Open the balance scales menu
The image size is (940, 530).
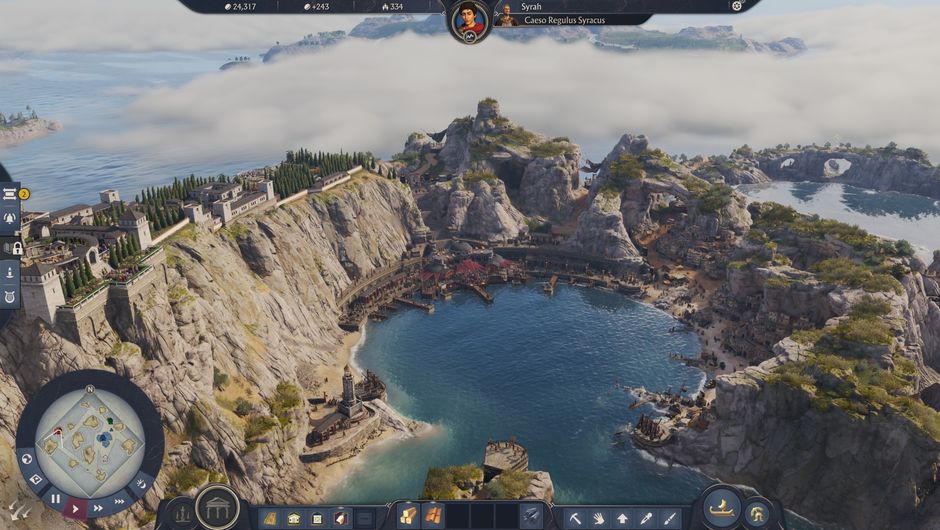(x=183, y=515)
